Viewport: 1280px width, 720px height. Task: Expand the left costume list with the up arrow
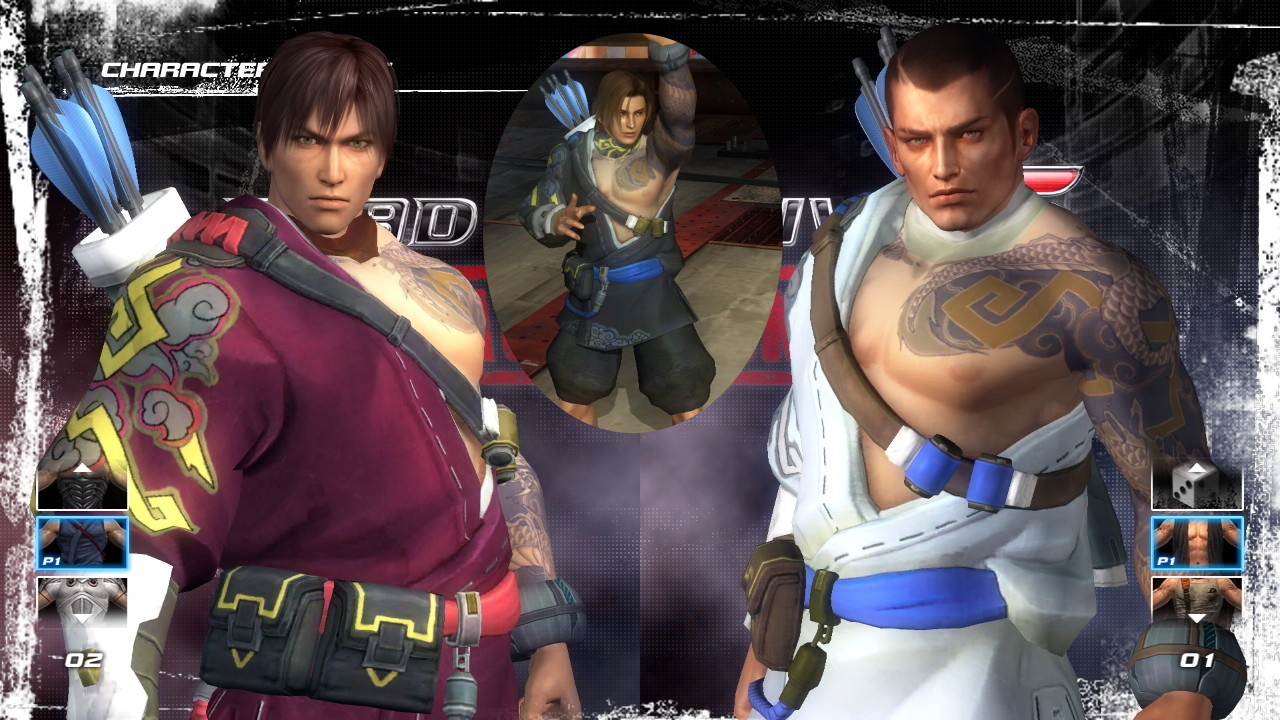pyautogui.click(x=82, y=467)
